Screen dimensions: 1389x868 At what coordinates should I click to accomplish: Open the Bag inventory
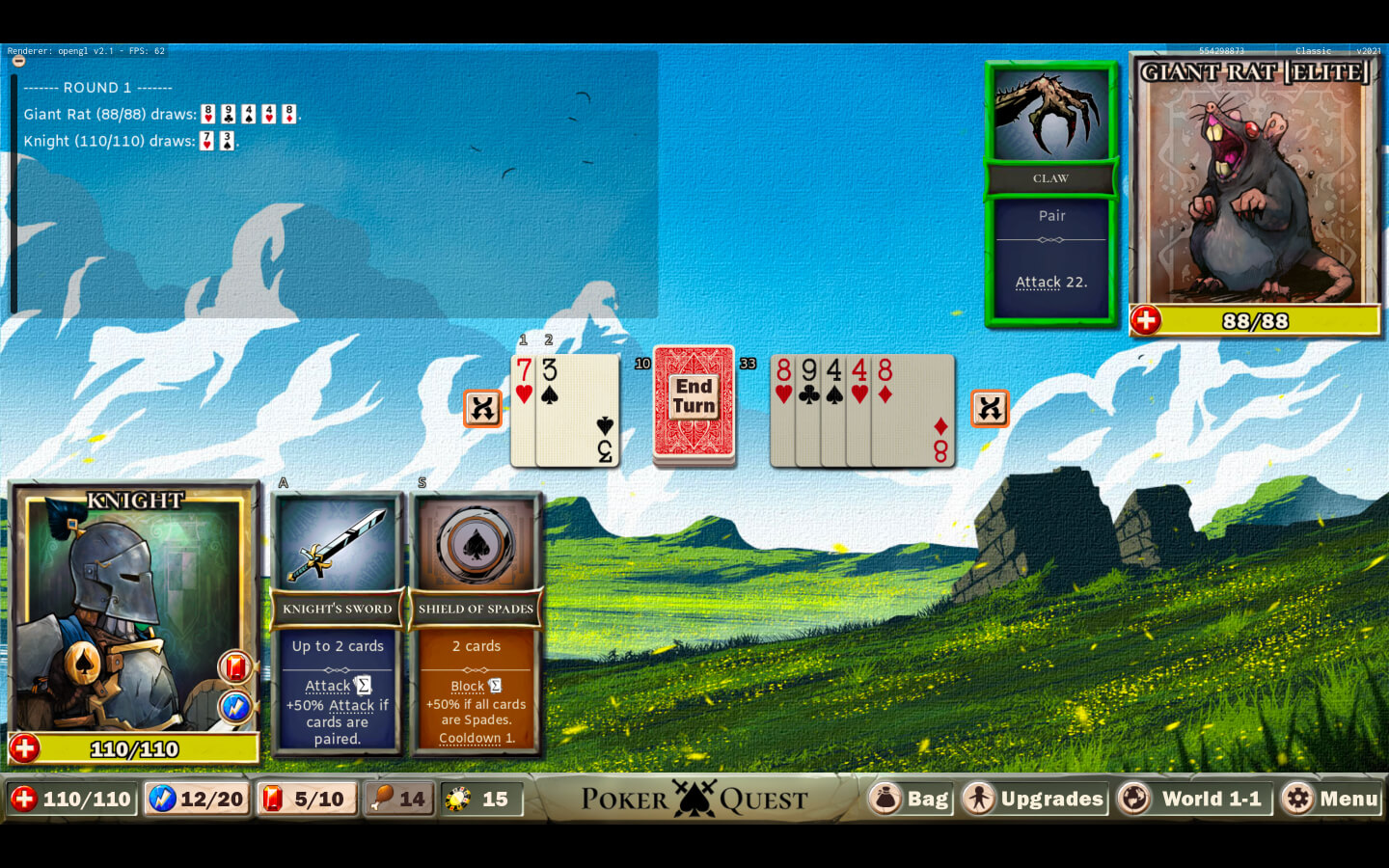click(x=912, y=799)
